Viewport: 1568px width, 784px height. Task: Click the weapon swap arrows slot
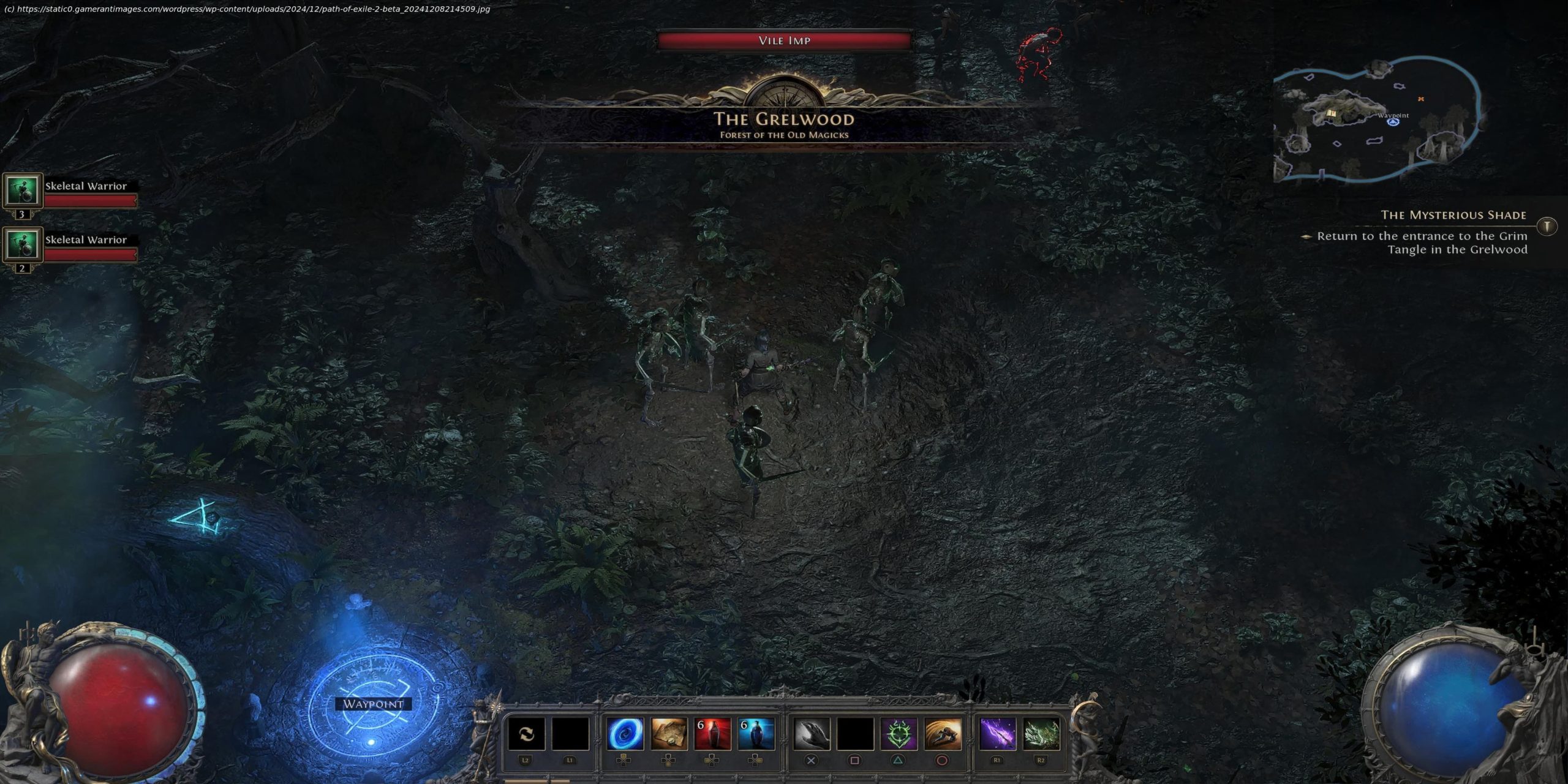526,734
